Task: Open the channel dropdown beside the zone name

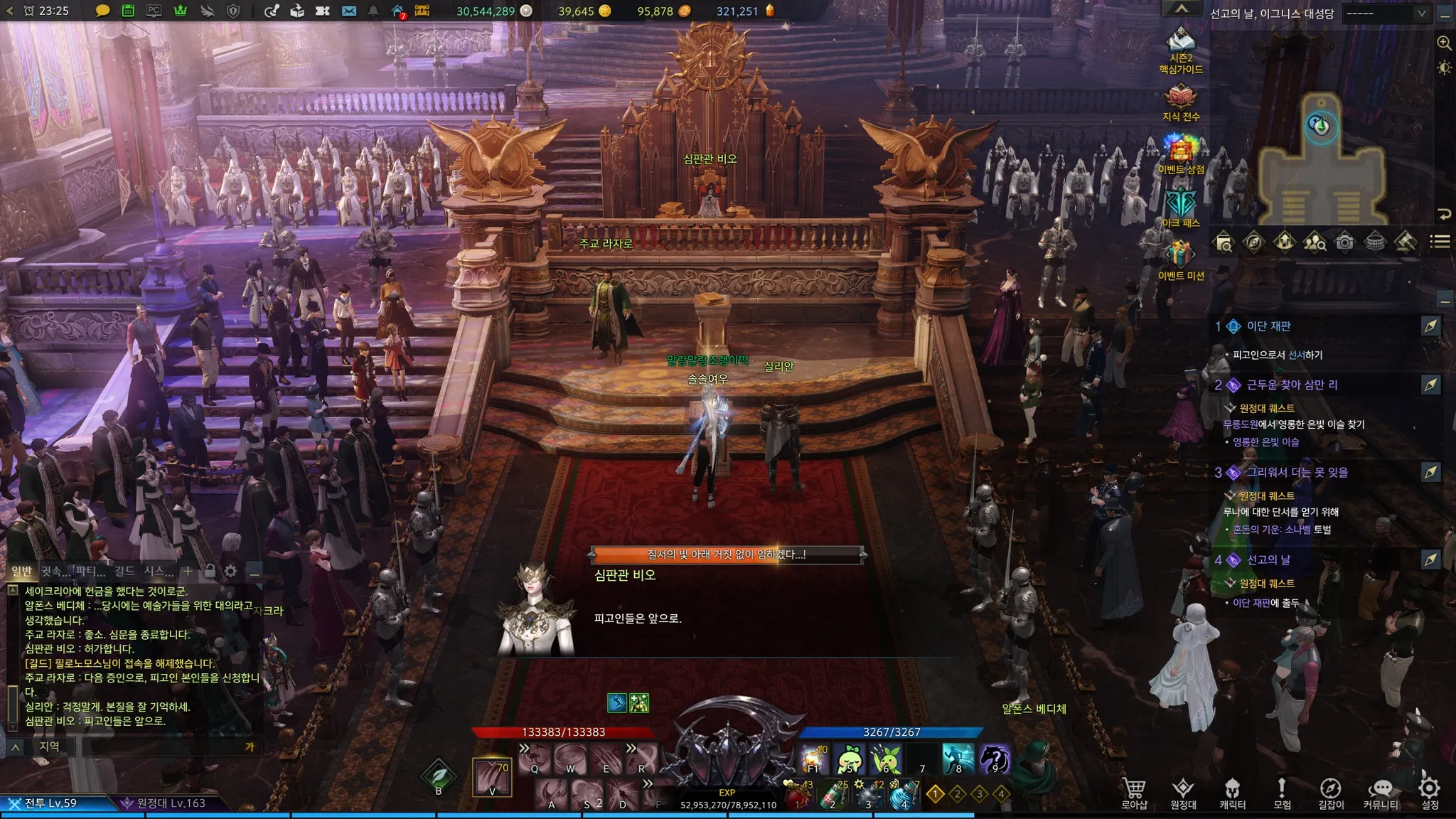Action: click(1385, 13)
